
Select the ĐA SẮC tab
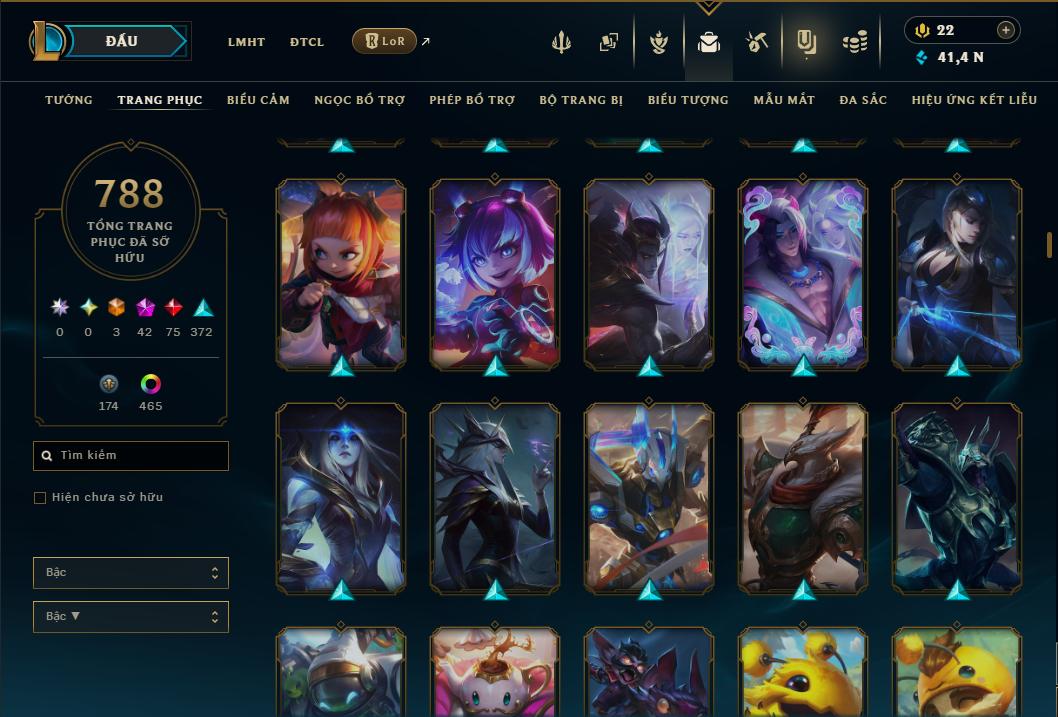click(863, 100)
